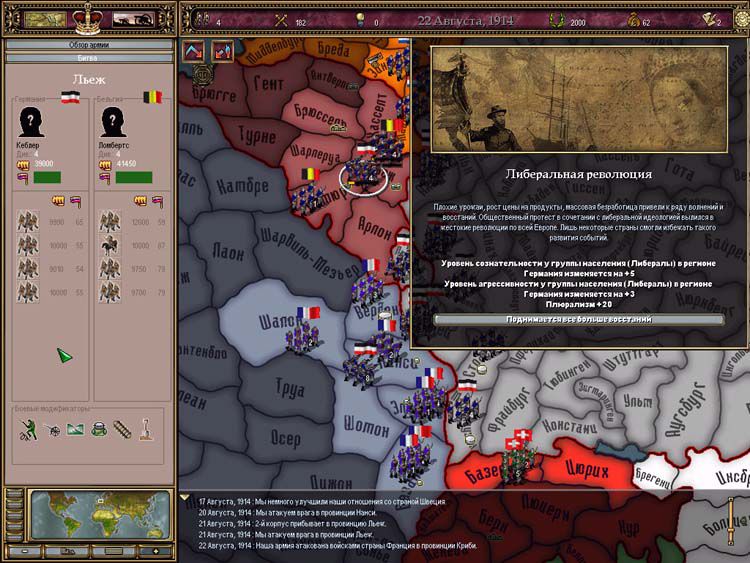Image resolution: width=750 pixels, height=563 pixels.
Task: Toggle the blue-arrow map mode button
Action: [x=194, y=51]
